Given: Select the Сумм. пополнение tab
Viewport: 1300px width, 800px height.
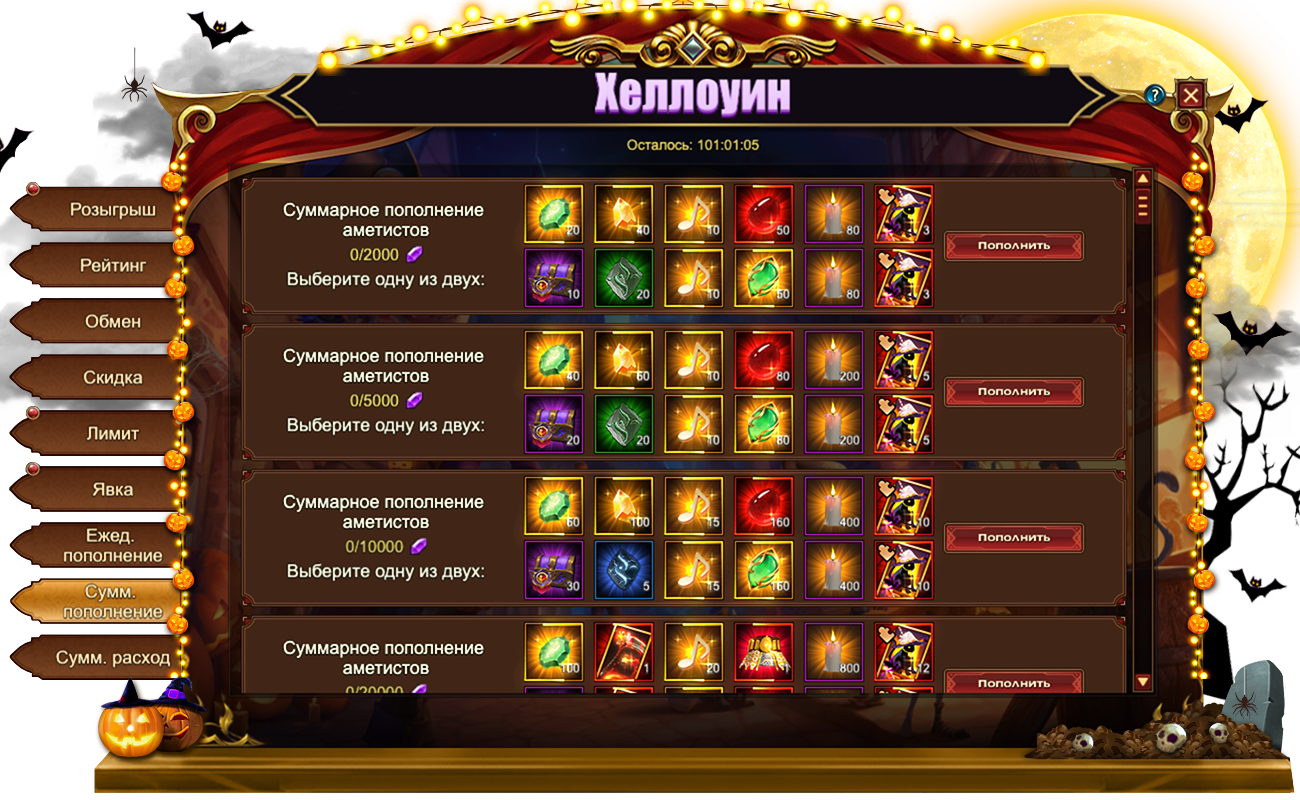Looking at the screenshot, I should pos(112,601).
